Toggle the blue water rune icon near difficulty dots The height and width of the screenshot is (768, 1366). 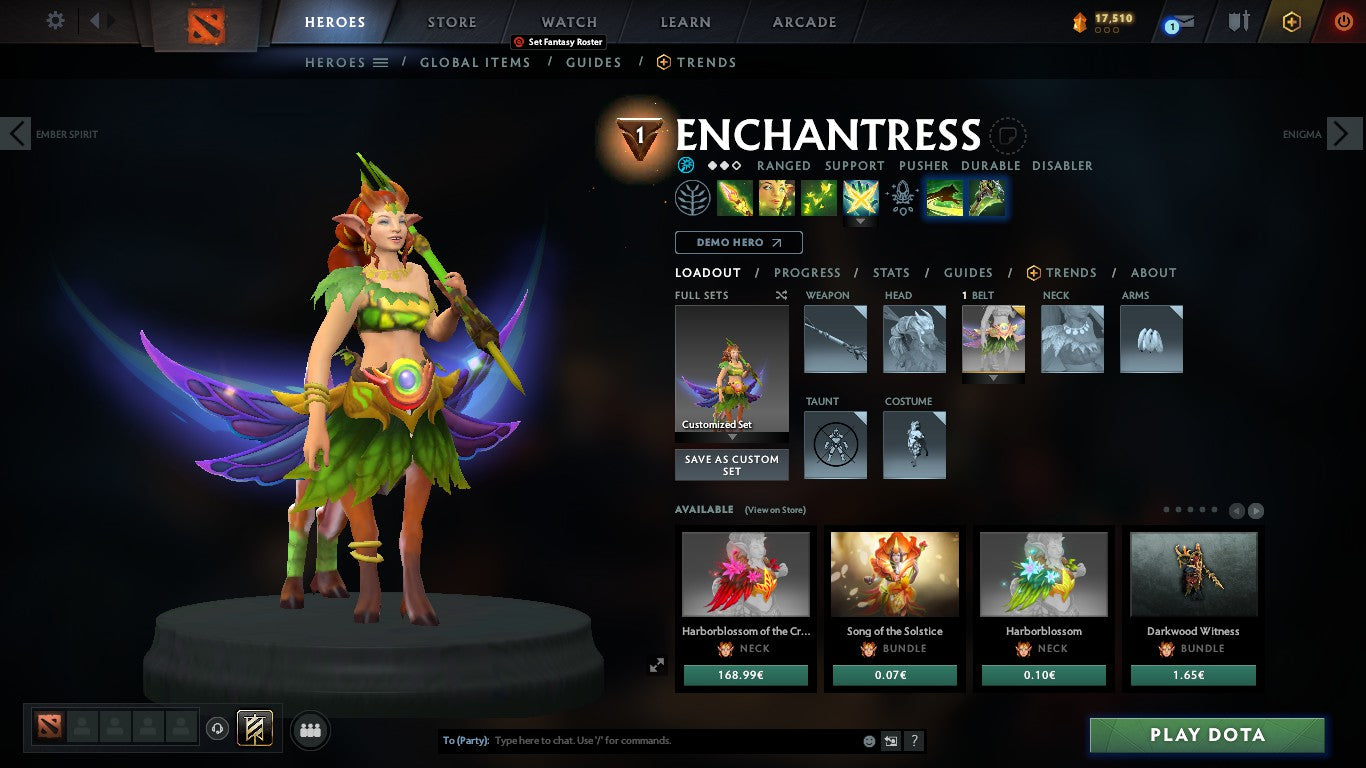pyautogui.click(x=685, y=164)
